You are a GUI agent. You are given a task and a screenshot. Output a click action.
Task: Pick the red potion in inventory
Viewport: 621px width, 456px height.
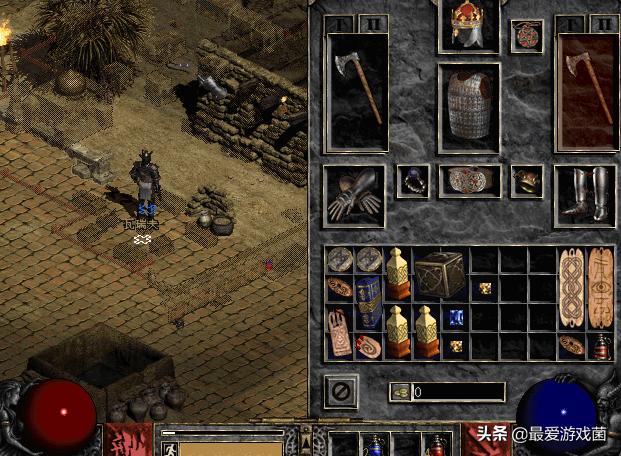point(600,346)
